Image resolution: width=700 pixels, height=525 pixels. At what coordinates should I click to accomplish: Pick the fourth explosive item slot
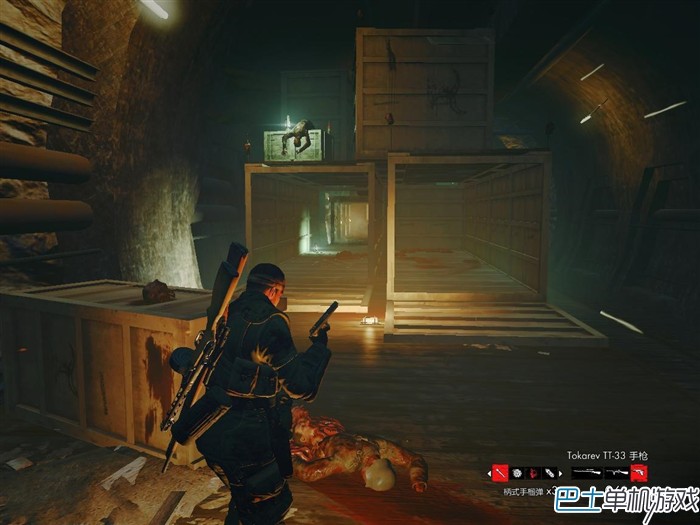[550, 473]
